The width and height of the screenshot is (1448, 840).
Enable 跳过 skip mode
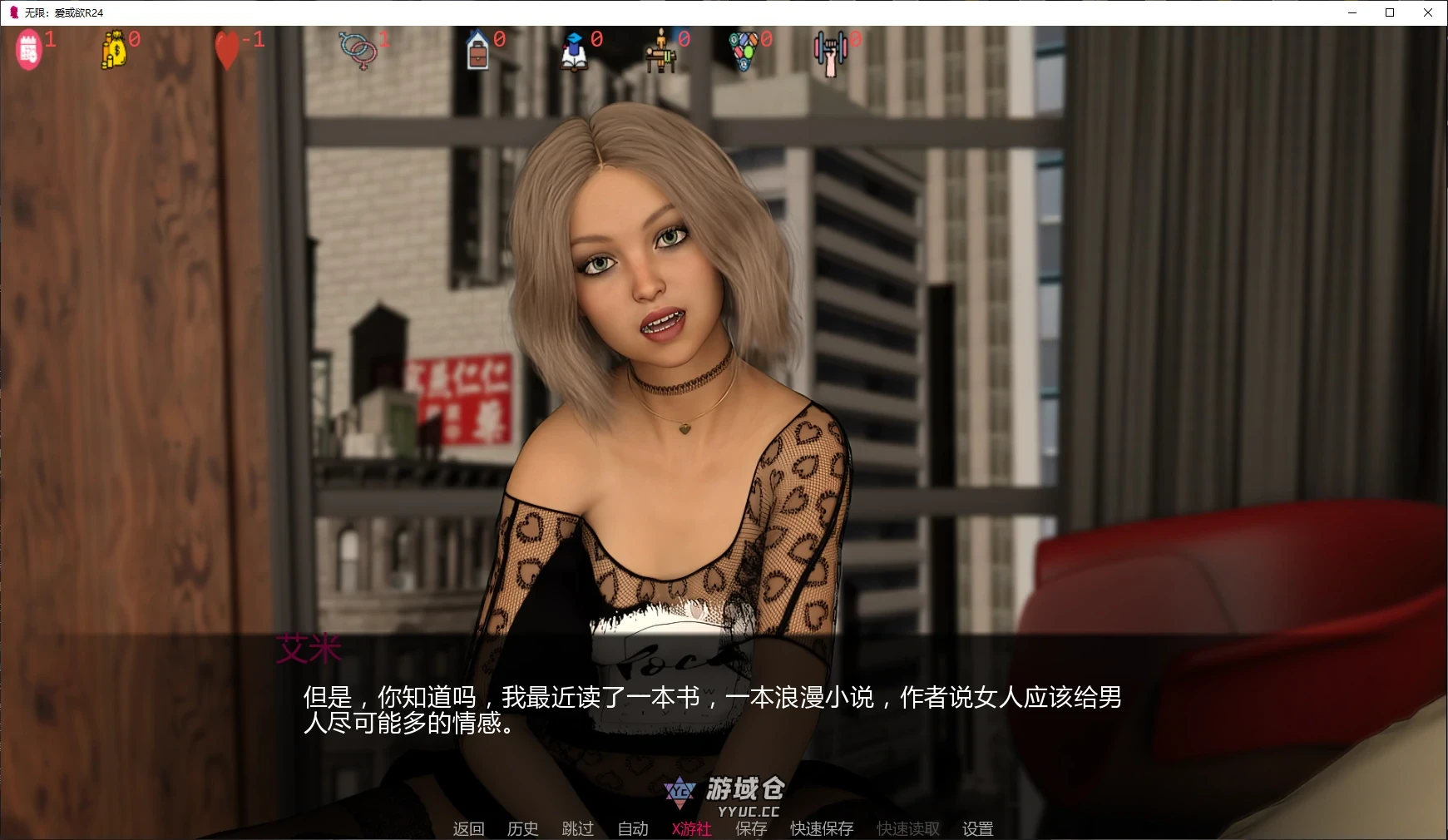coord(577,828)
